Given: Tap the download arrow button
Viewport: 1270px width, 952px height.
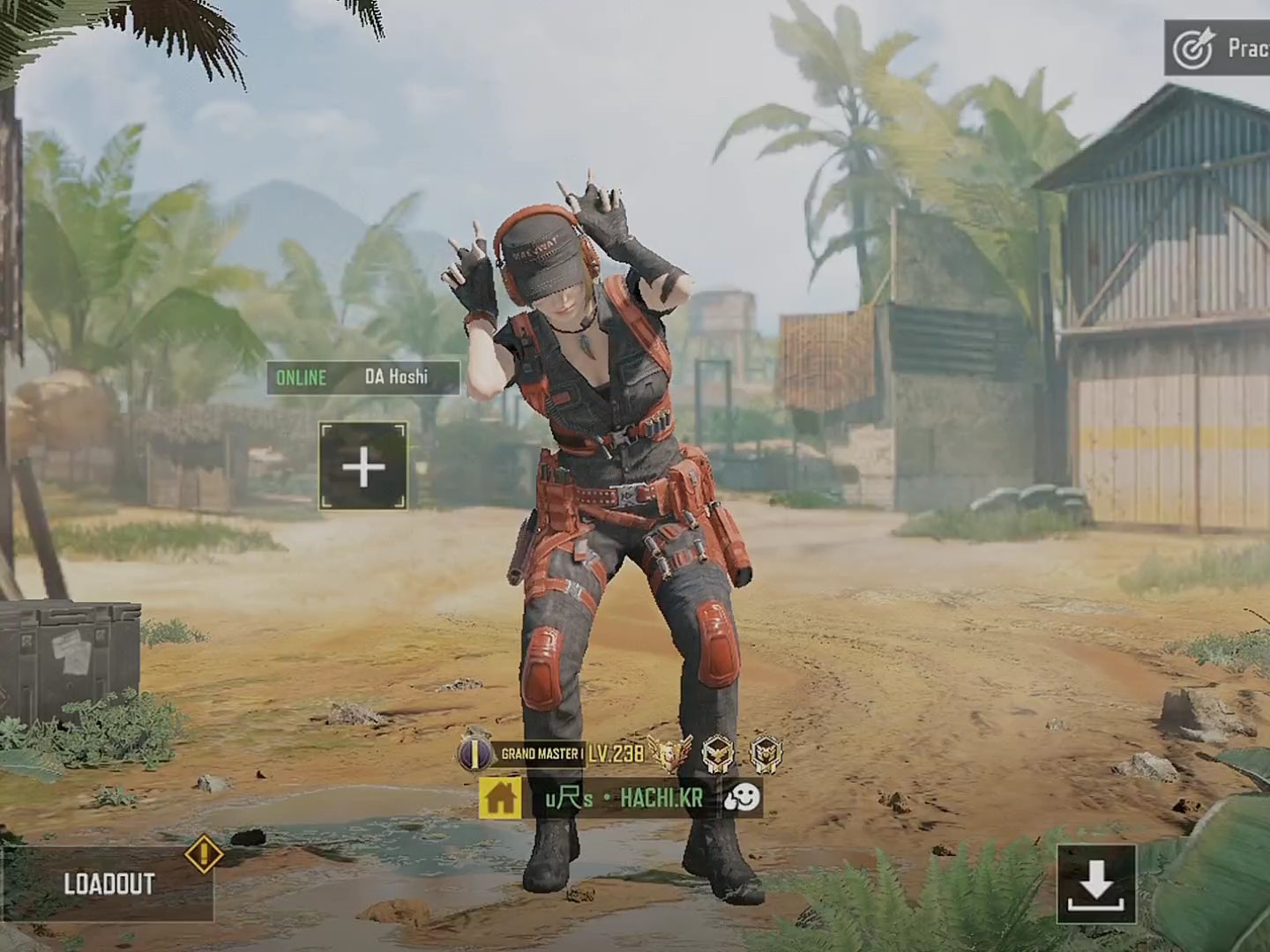Looking at the screenshot, I should (x=1096, y=883).
